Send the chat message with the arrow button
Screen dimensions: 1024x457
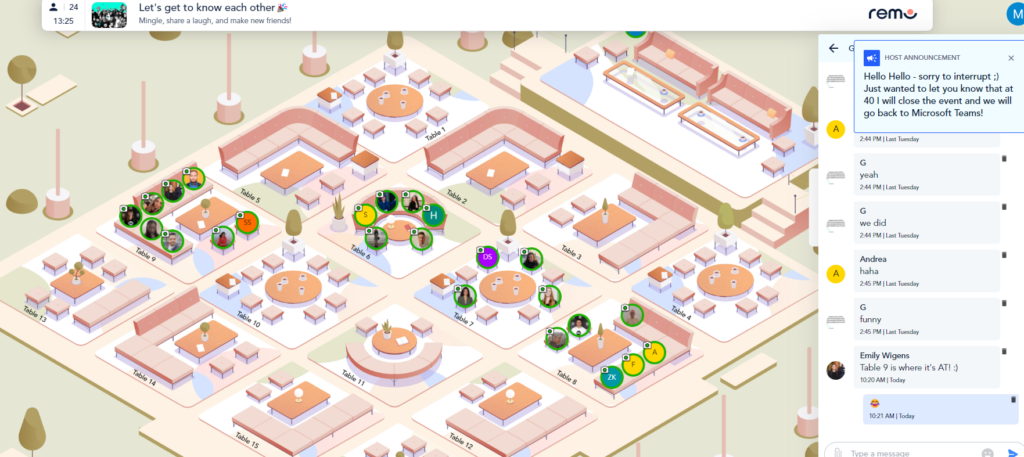click(1012, 452)
